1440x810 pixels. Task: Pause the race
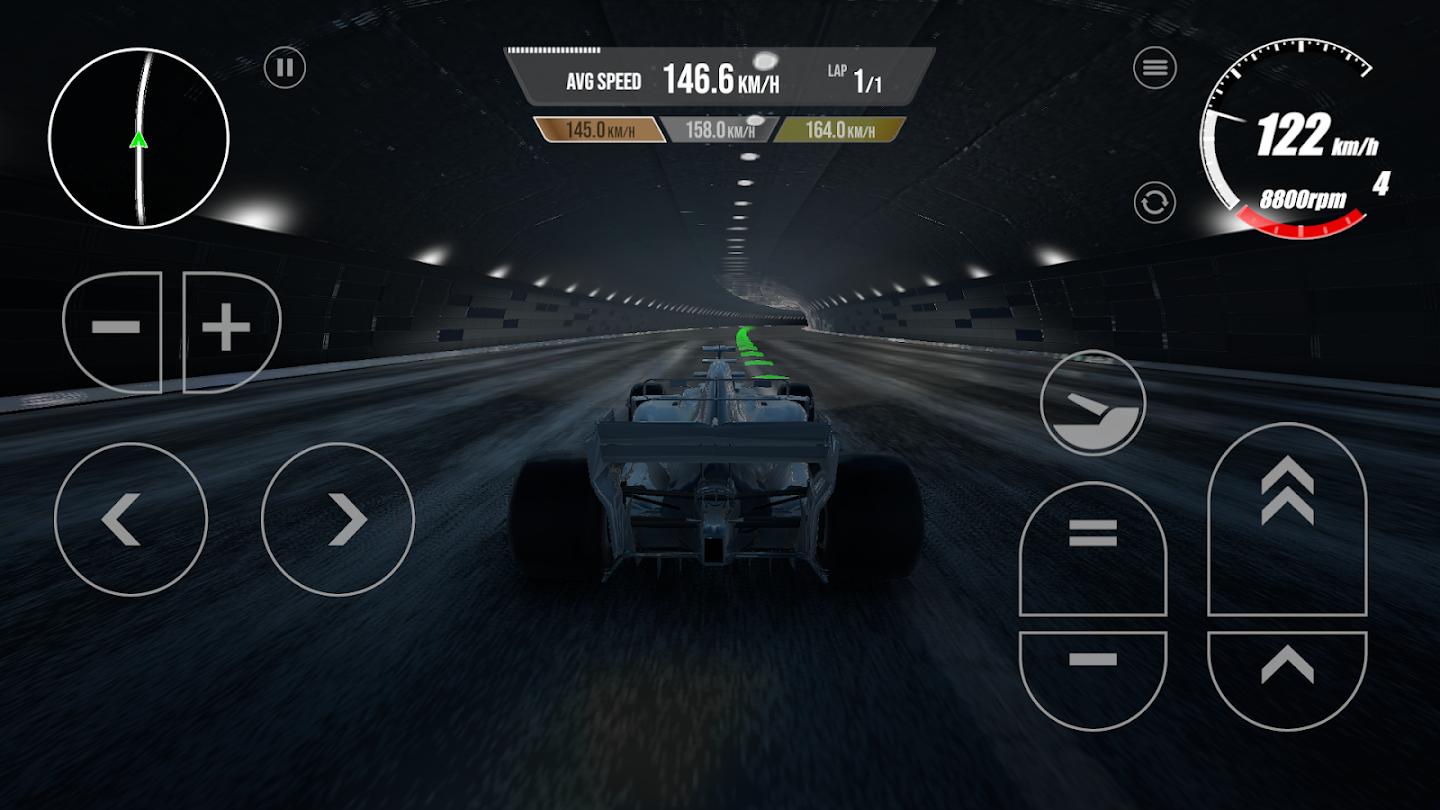[285, 68]
